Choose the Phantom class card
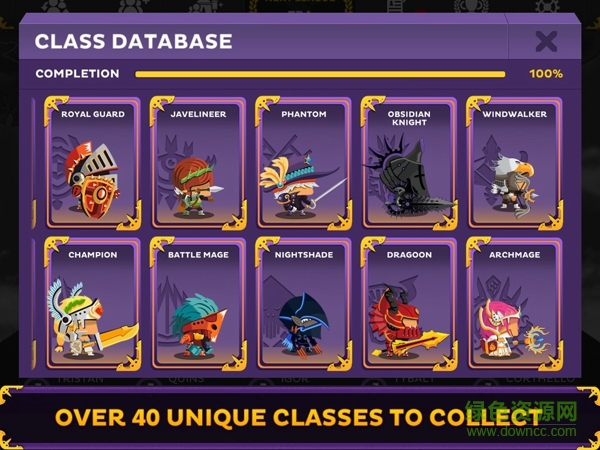600x450 pixels. point(303,165)
